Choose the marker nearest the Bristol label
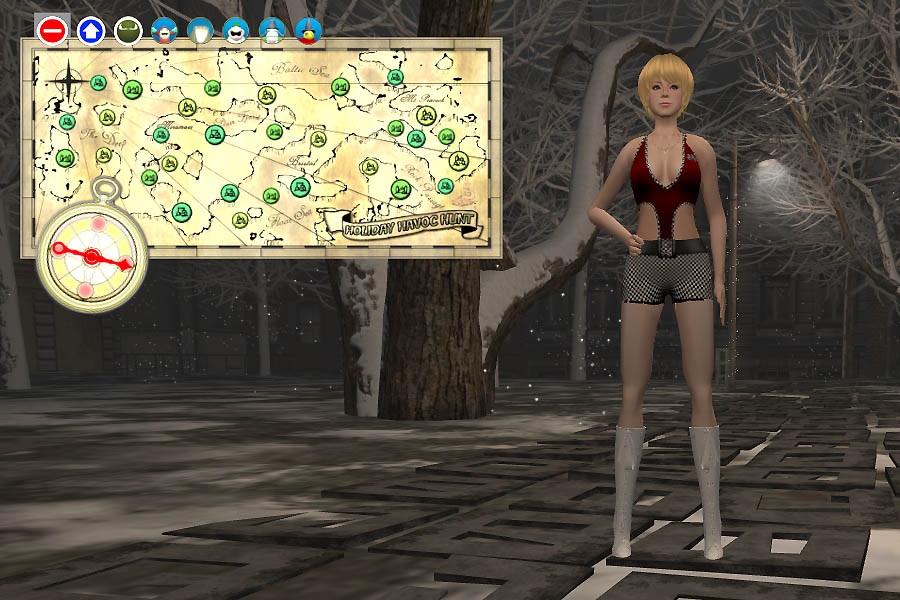The height and width of the screenshot is (600, 900). point(301,186)
